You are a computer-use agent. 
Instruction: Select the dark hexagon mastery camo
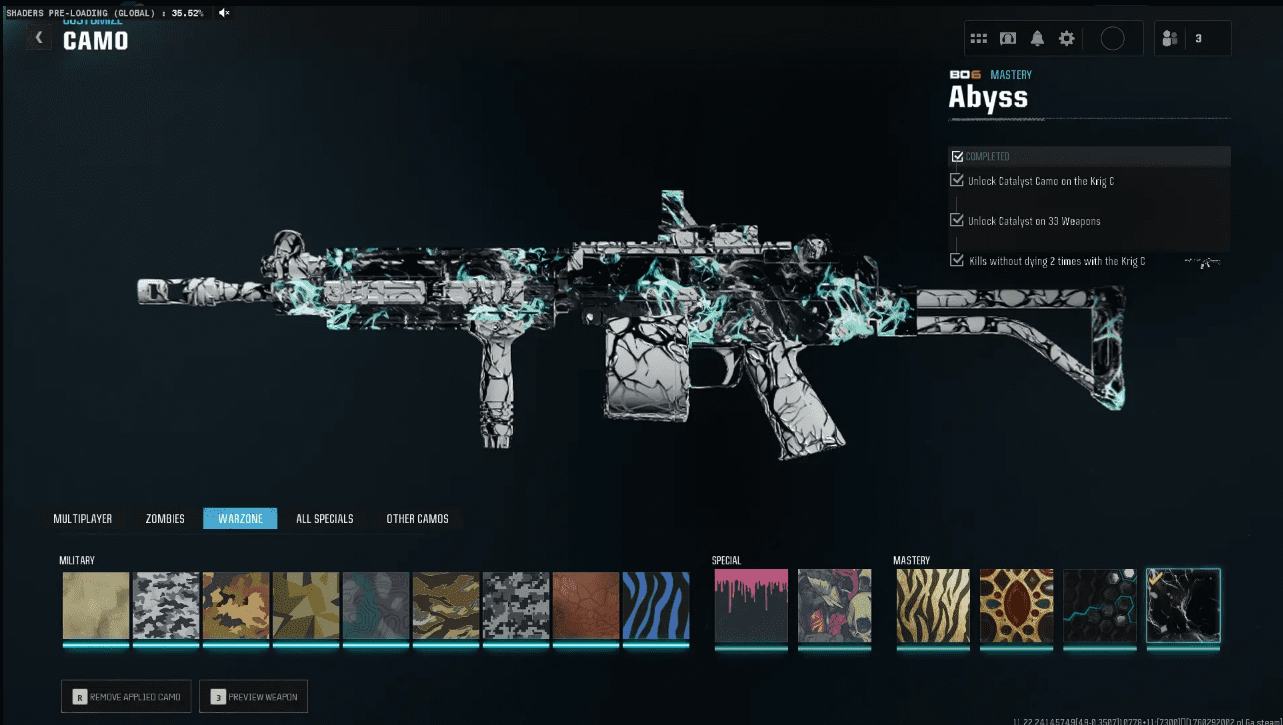pos(1099,605)
